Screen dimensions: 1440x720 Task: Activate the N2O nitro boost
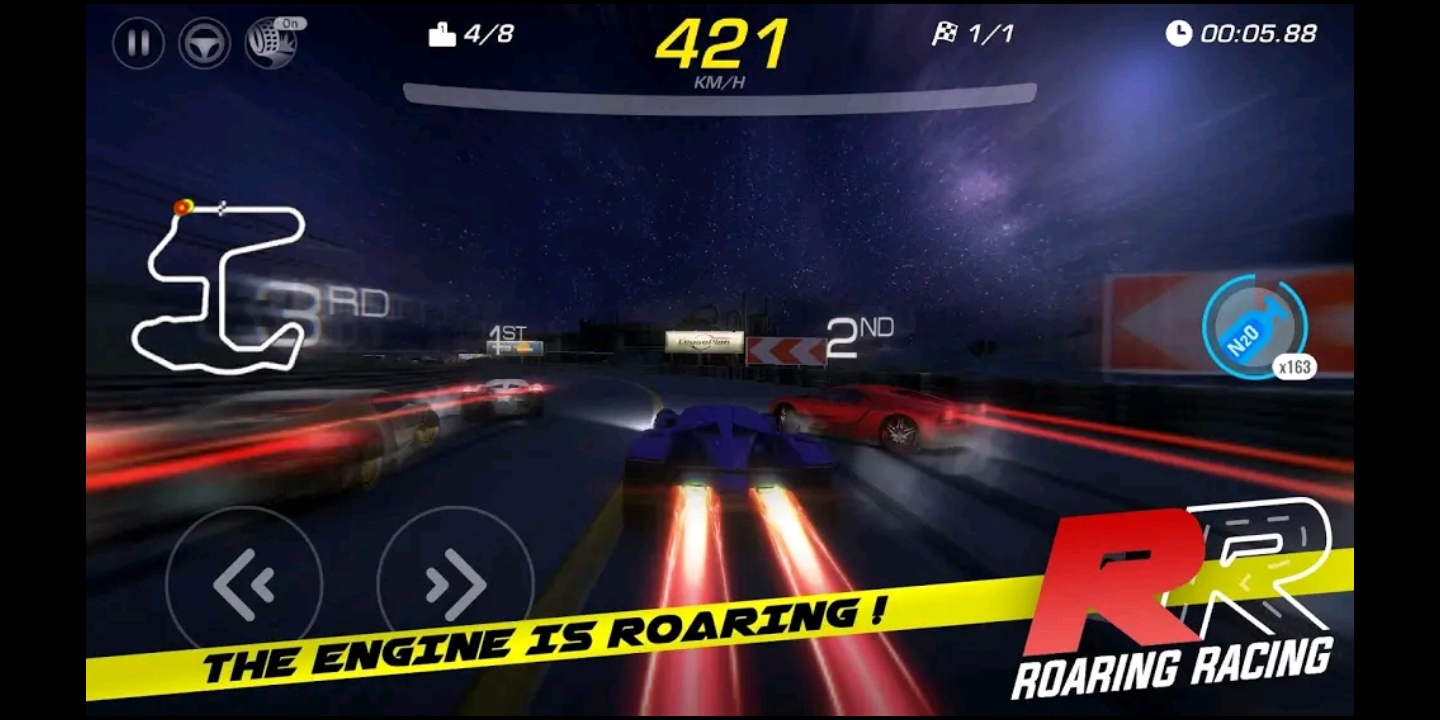click(x=1254, y=328)
